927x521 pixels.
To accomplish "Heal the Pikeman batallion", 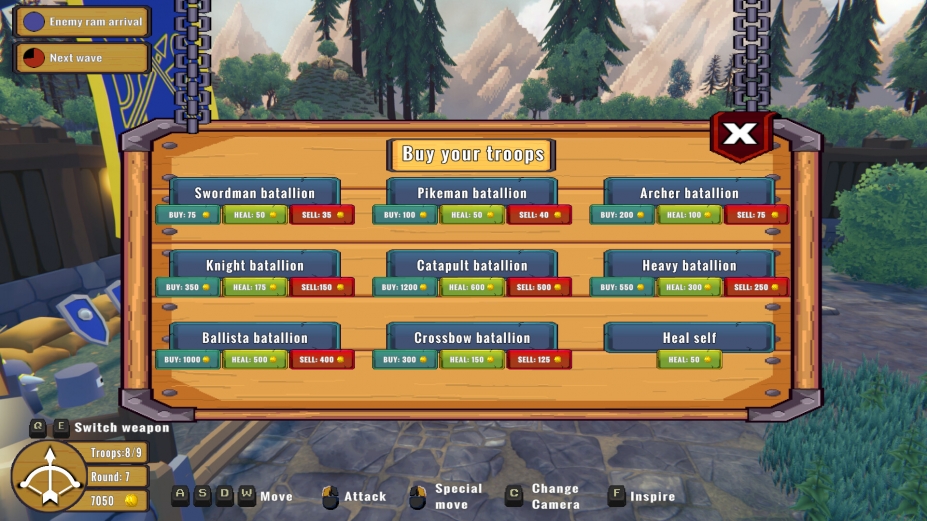I will [x=472, y=215].
